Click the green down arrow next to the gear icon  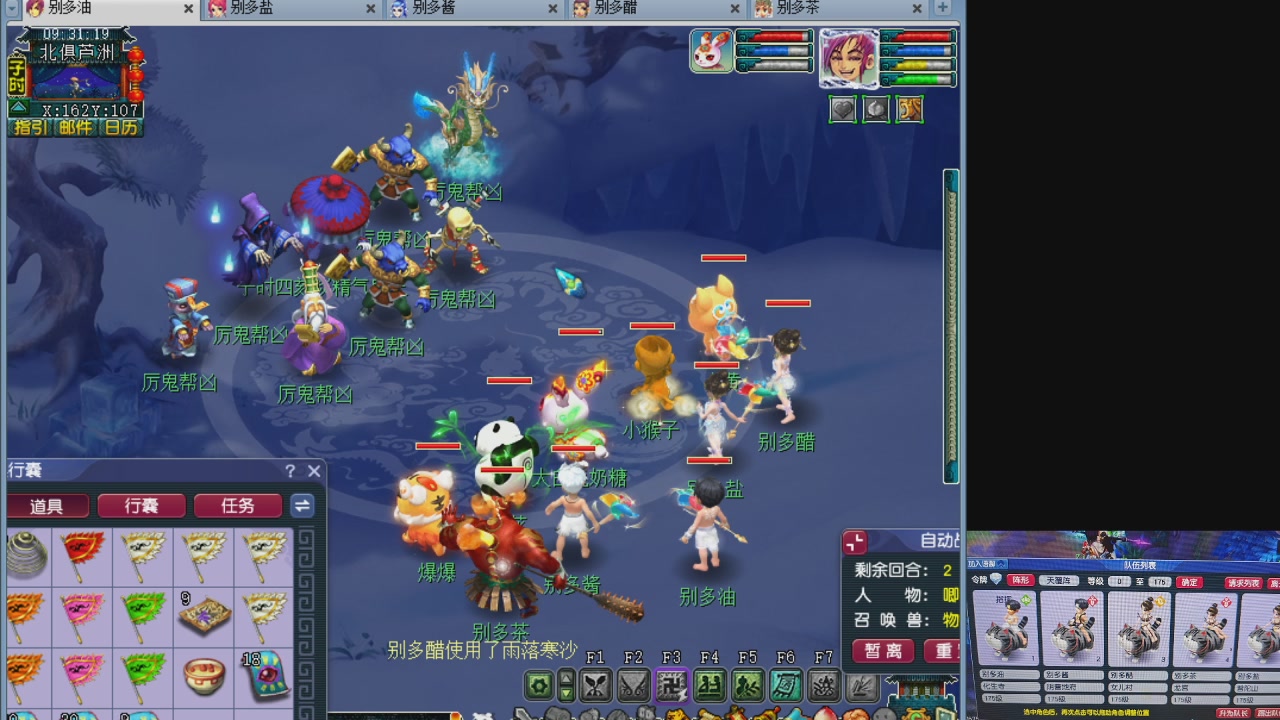(566, 691)
